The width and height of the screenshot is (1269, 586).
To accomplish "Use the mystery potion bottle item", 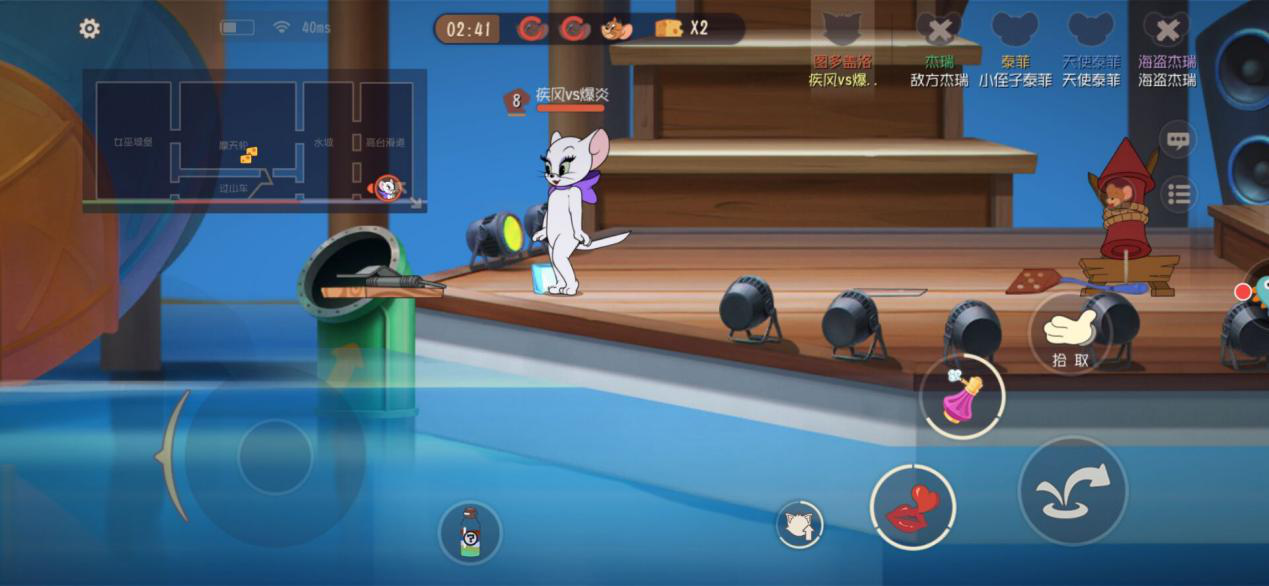I will click(470, 531).
